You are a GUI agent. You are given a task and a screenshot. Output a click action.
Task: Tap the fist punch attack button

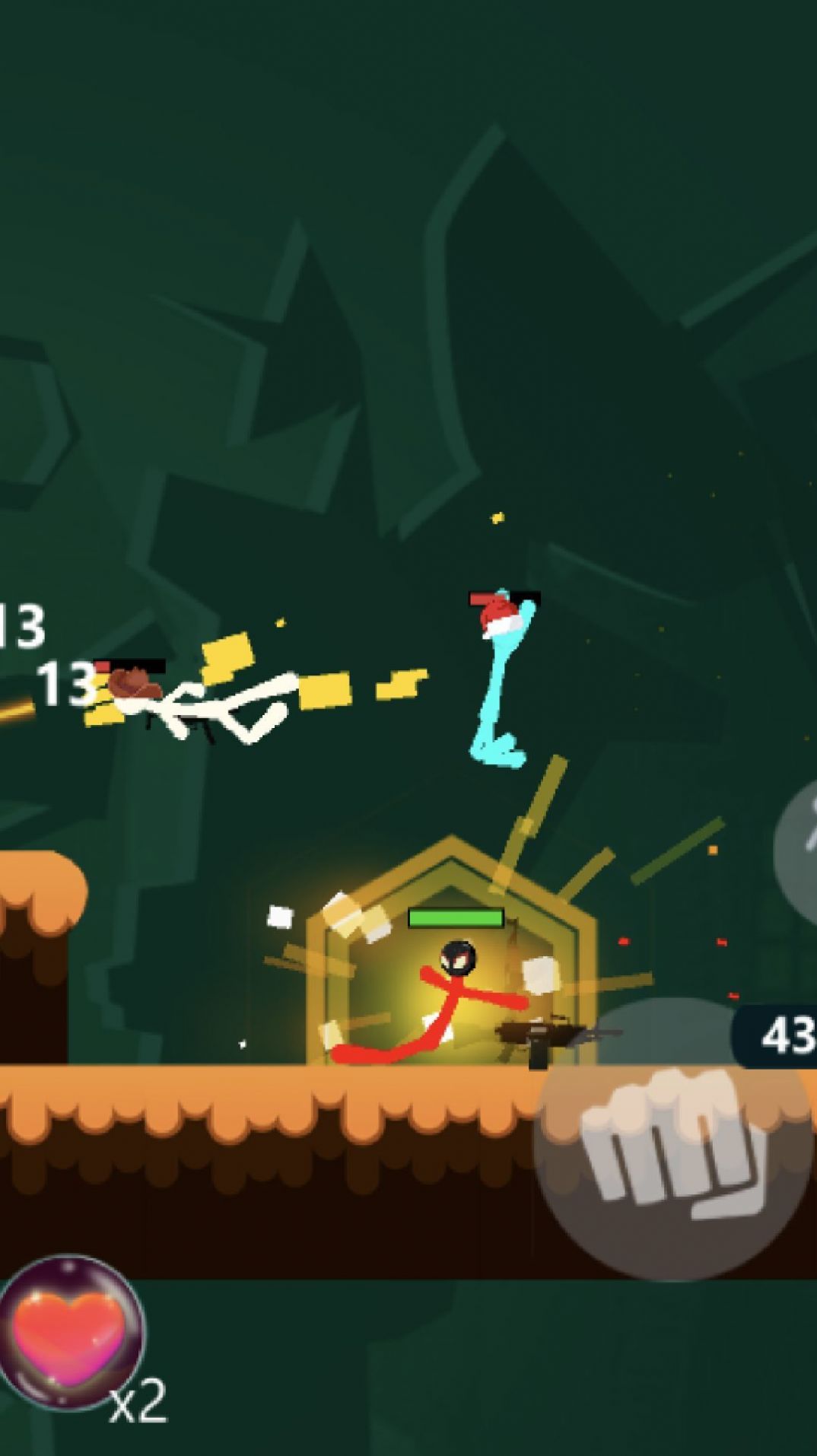pos(673,1139)
